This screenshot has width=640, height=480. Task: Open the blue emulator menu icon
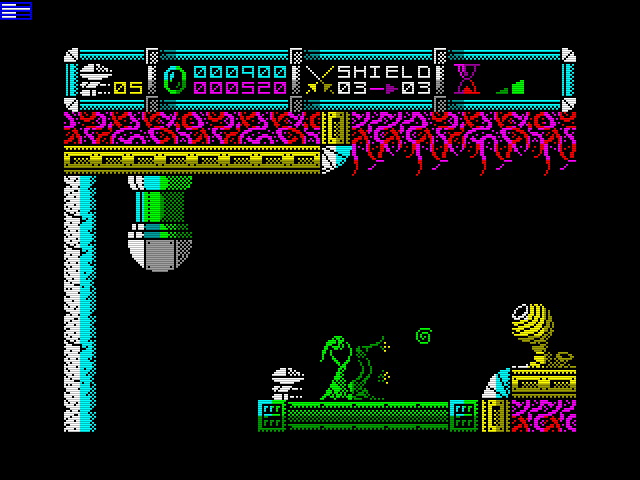point(16,10)
